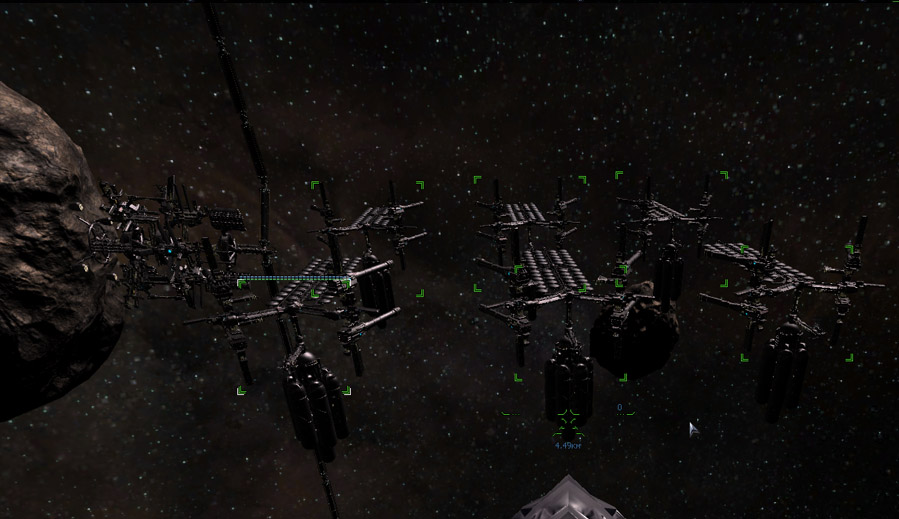The image size is (899, 519).
Task: Select the rightmost green-bracketed station
Action: click(796, 300)
